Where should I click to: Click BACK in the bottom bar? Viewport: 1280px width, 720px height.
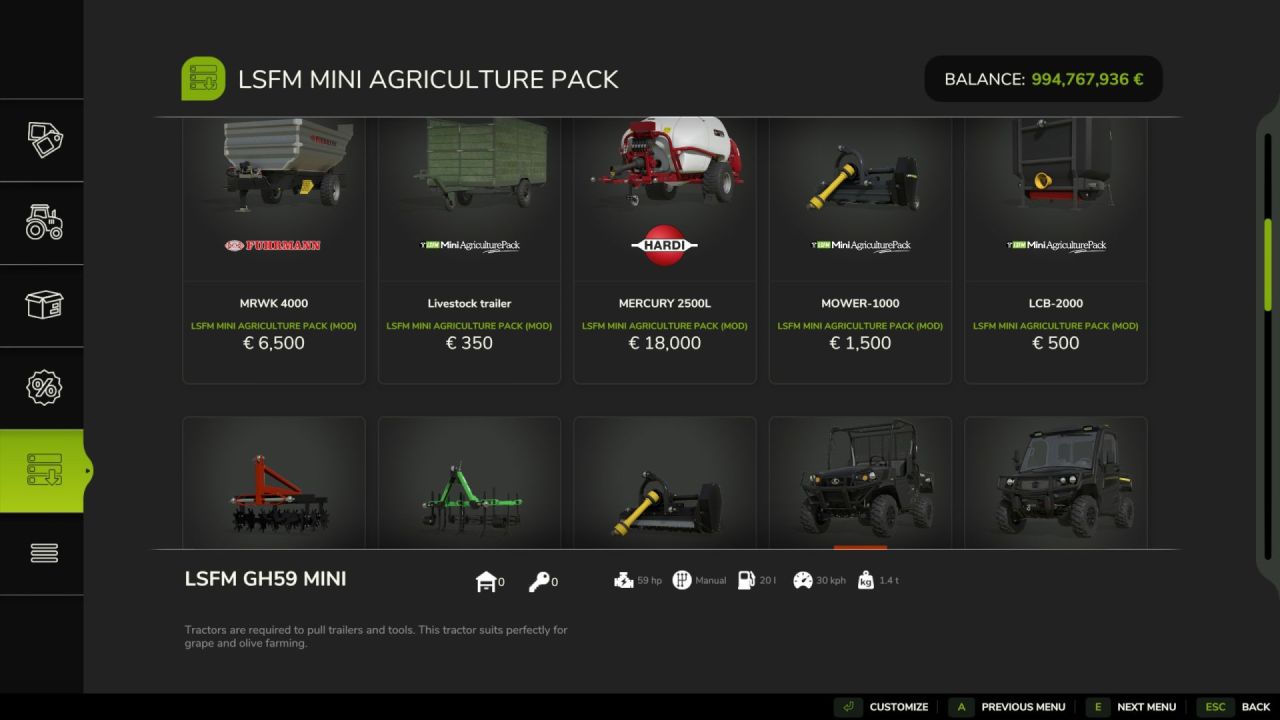click(x=1255, y=706)
